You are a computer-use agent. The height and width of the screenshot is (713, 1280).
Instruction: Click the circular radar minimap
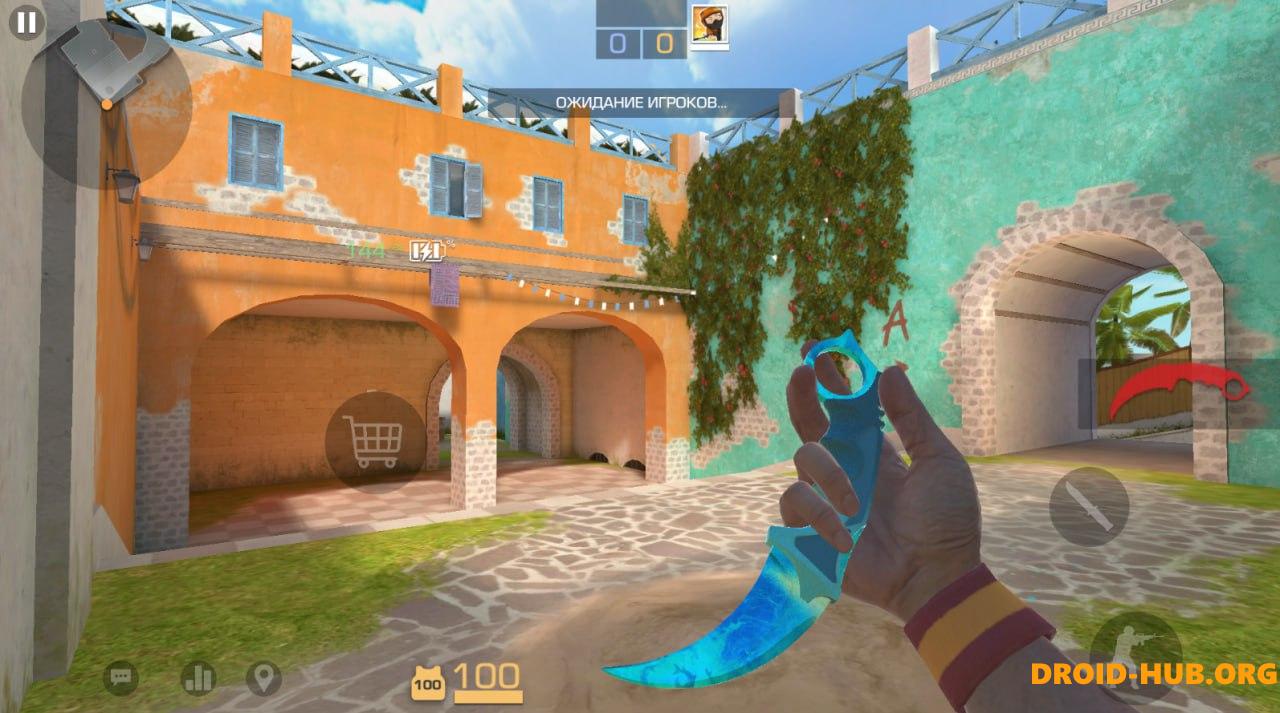click(x=106, y=104)
